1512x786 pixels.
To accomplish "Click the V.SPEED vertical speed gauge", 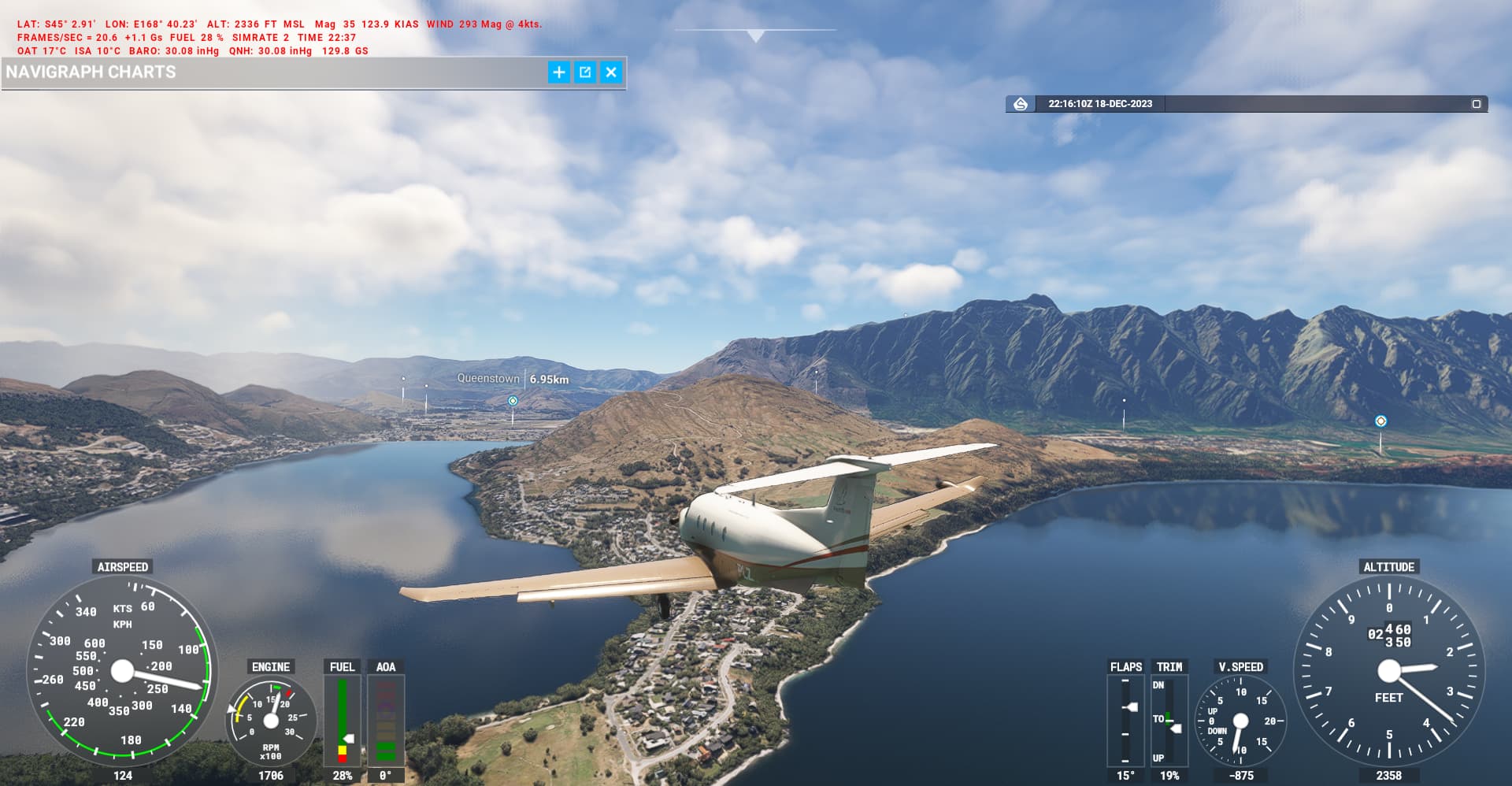I will tap(1241, 721).
